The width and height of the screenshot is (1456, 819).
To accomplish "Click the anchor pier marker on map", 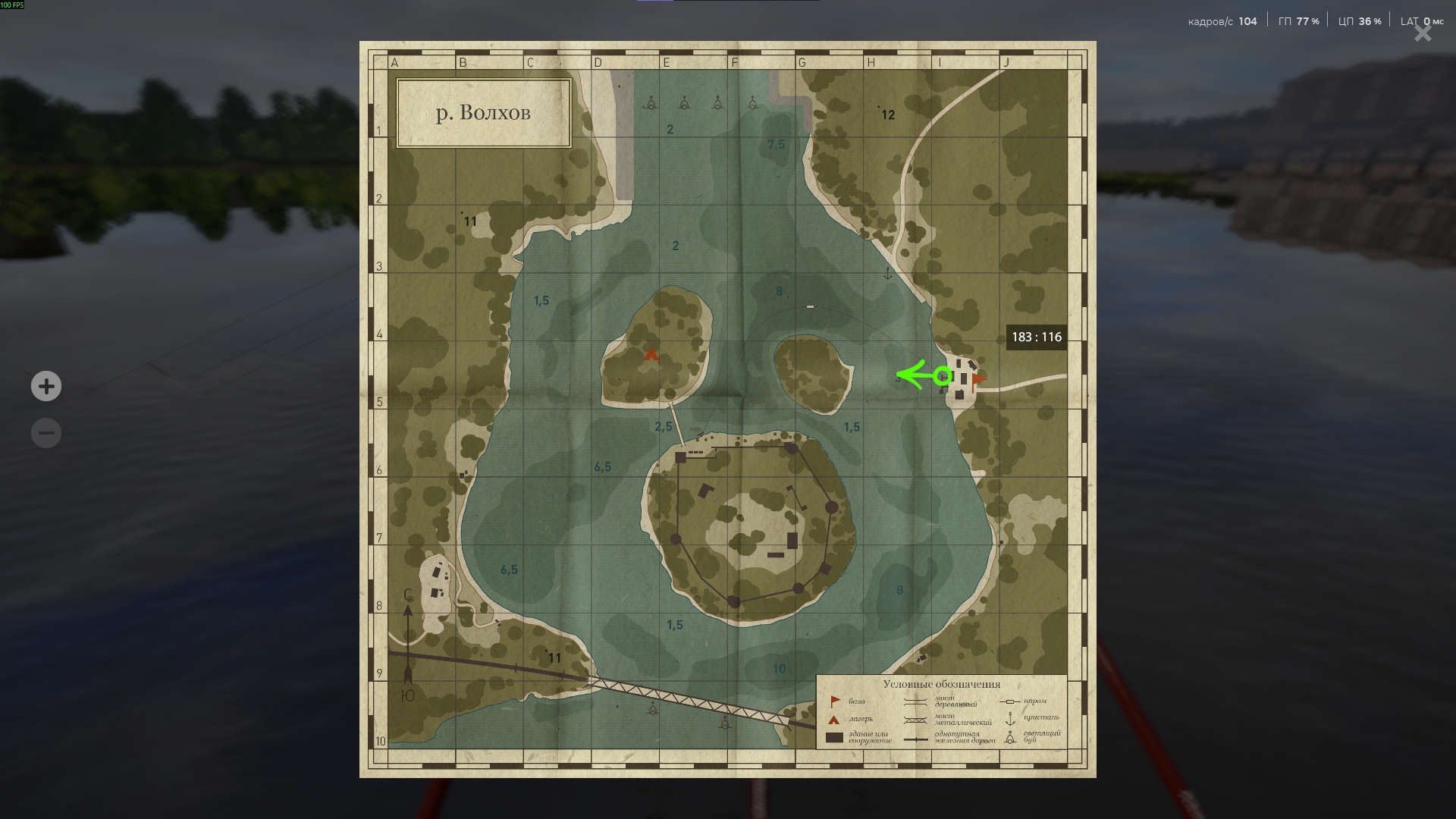I will (x=888, y=273).
